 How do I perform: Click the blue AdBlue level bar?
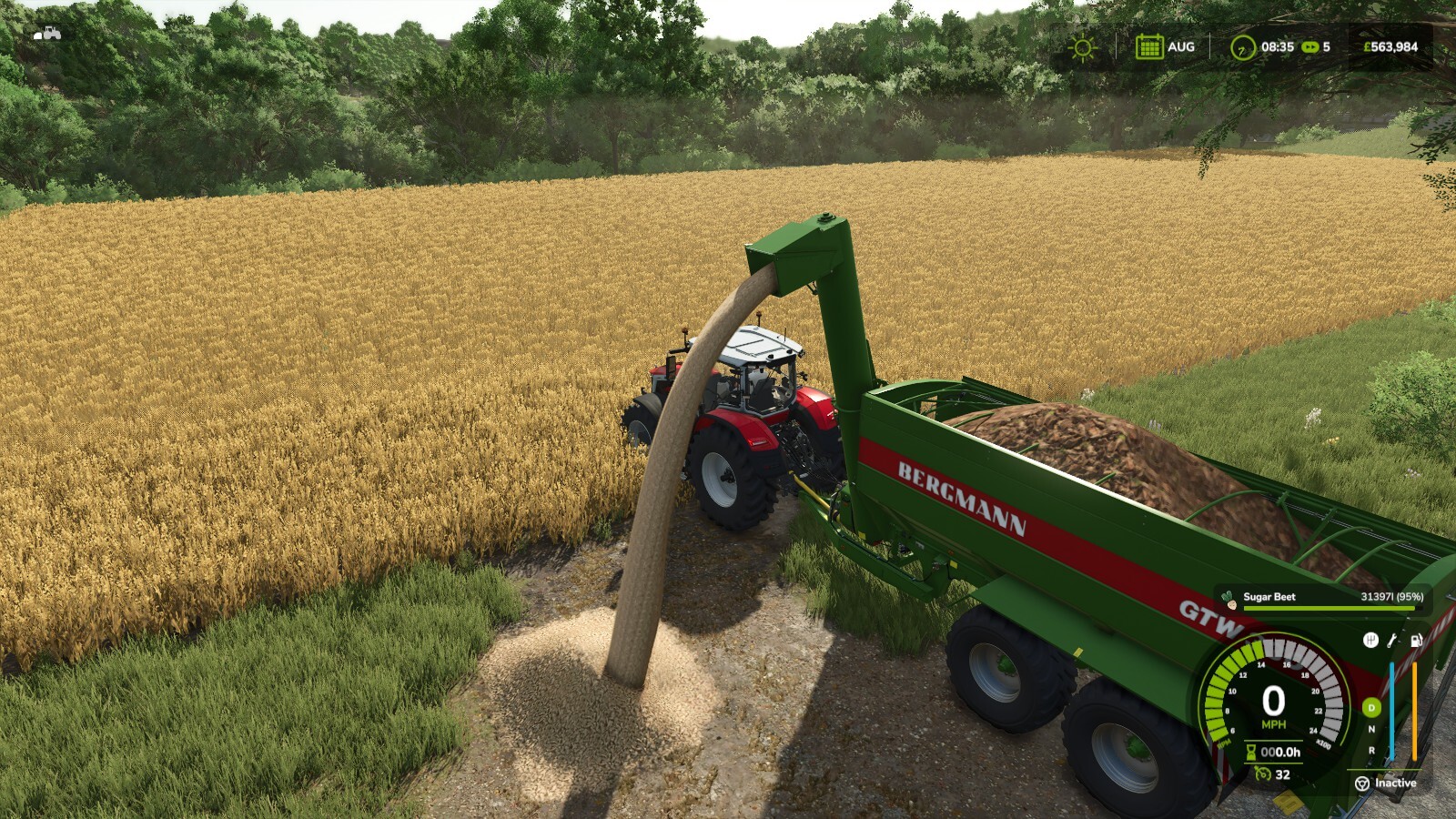pyautogui.click(x=1392, y=710)
